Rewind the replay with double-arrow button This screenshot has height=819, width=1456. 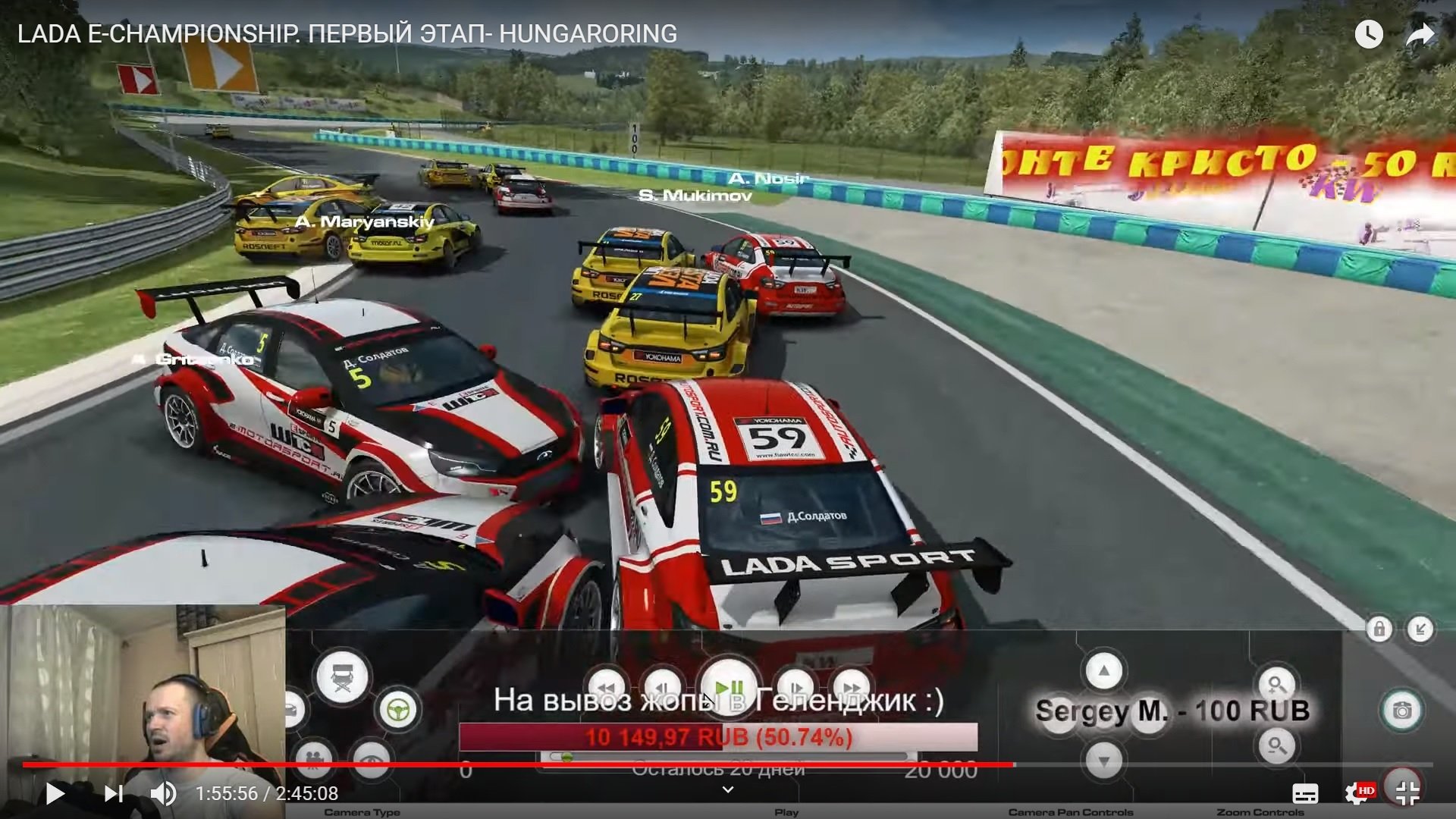[x=607, y=687]
